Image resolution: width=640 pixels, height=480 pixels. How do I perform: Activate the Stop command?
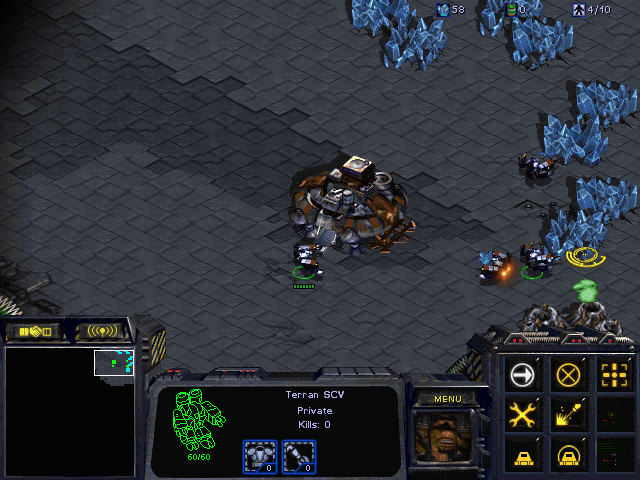568,375
